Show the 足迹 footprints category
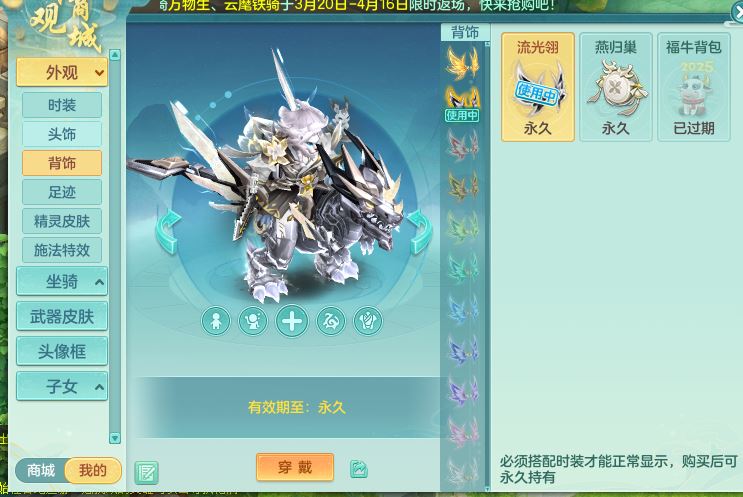The height and width of the screenshot is (497, 743). [61, 192]
